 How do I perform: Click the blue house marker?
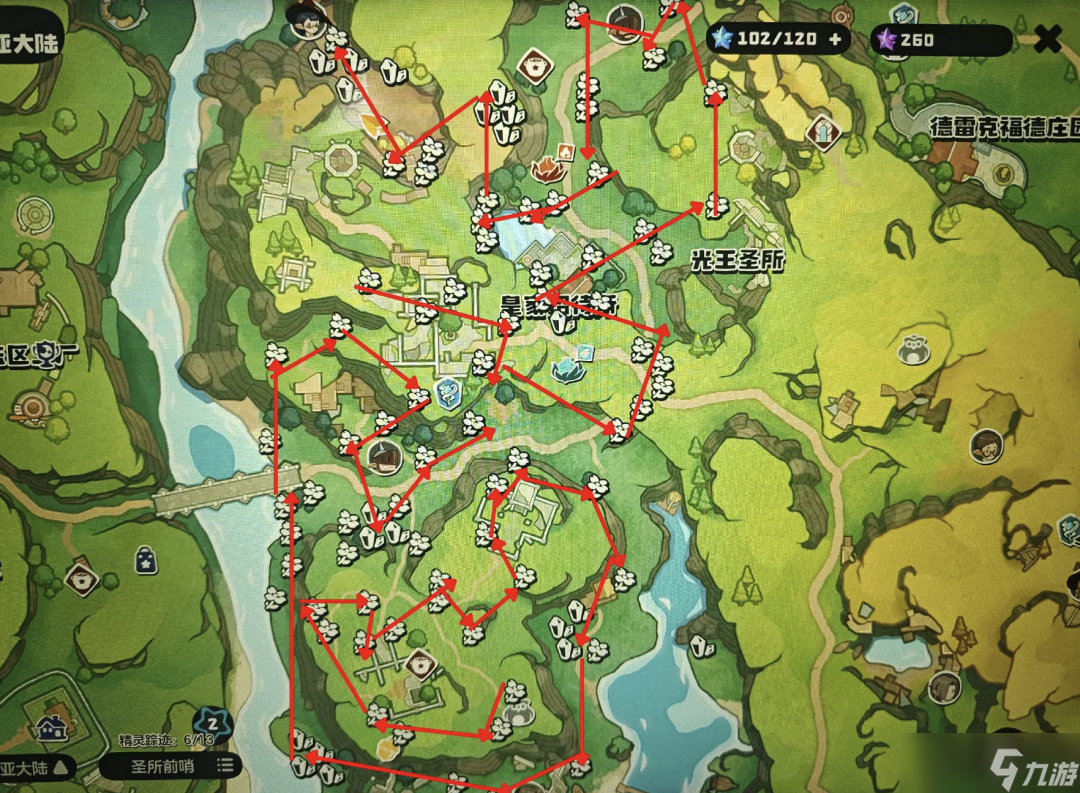point(50,728)
